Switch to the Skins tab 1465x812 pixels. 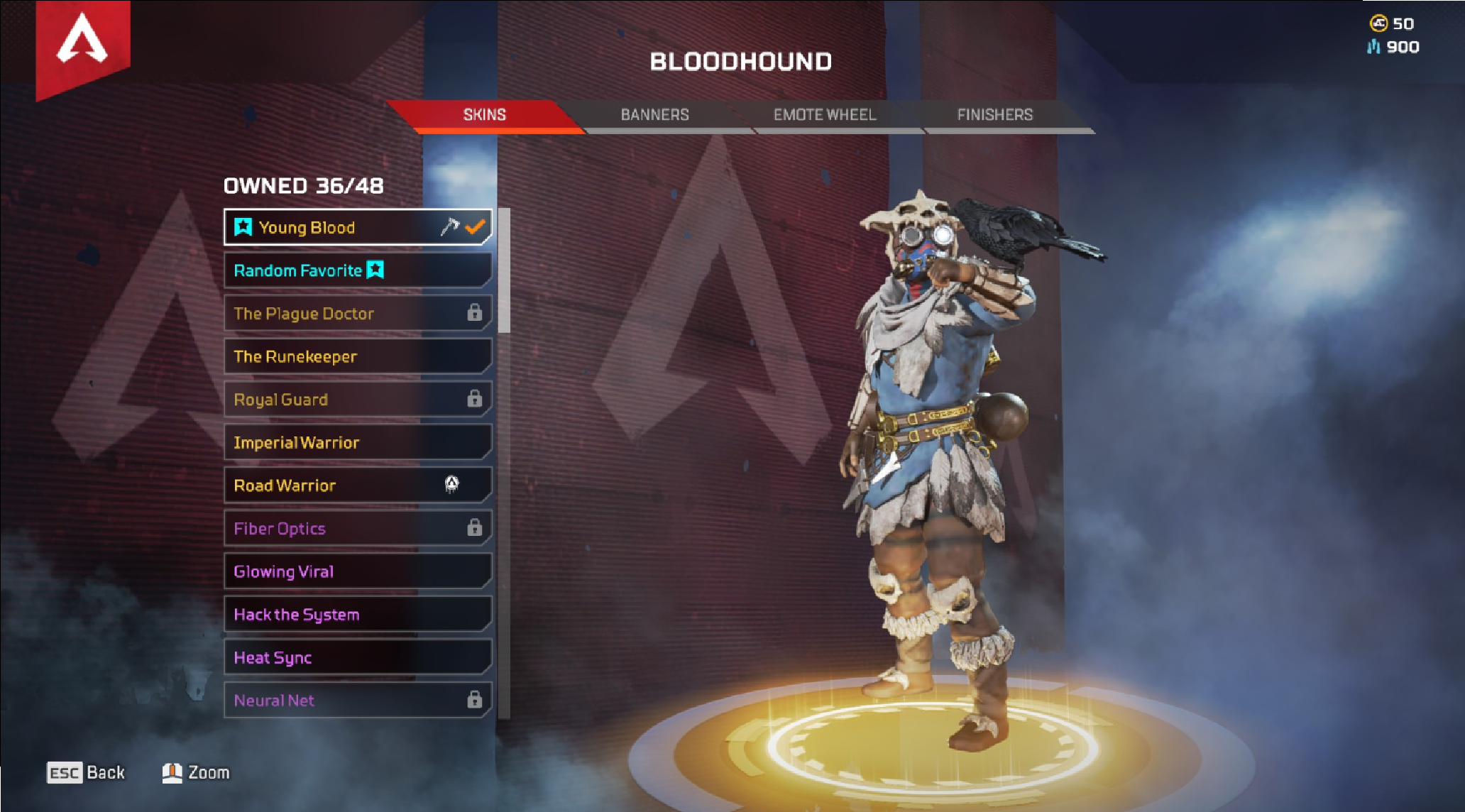485,115
